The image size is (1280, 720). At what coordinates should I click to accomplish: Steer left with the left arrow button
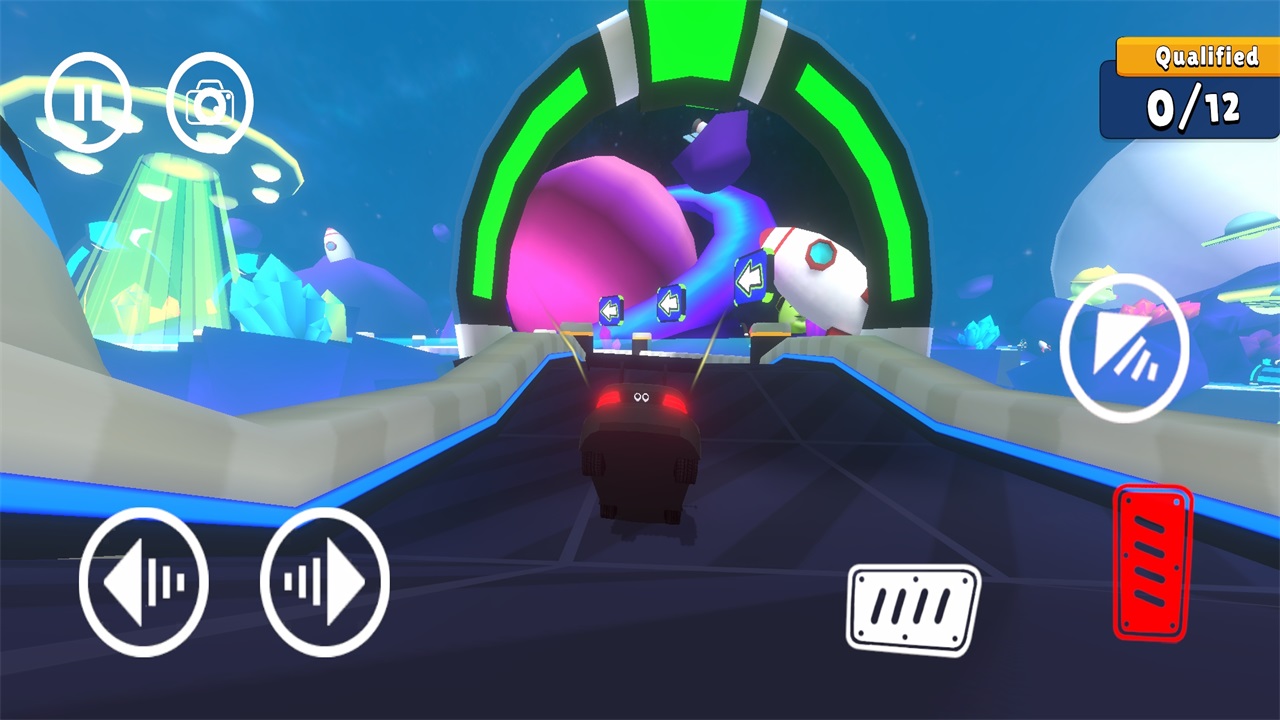[144, 582]
